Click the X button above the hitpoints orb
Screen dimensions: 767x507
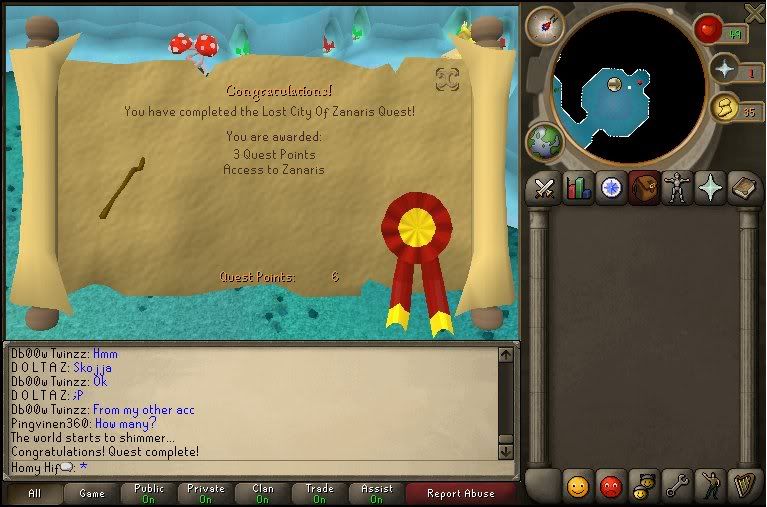coord(754,11)
